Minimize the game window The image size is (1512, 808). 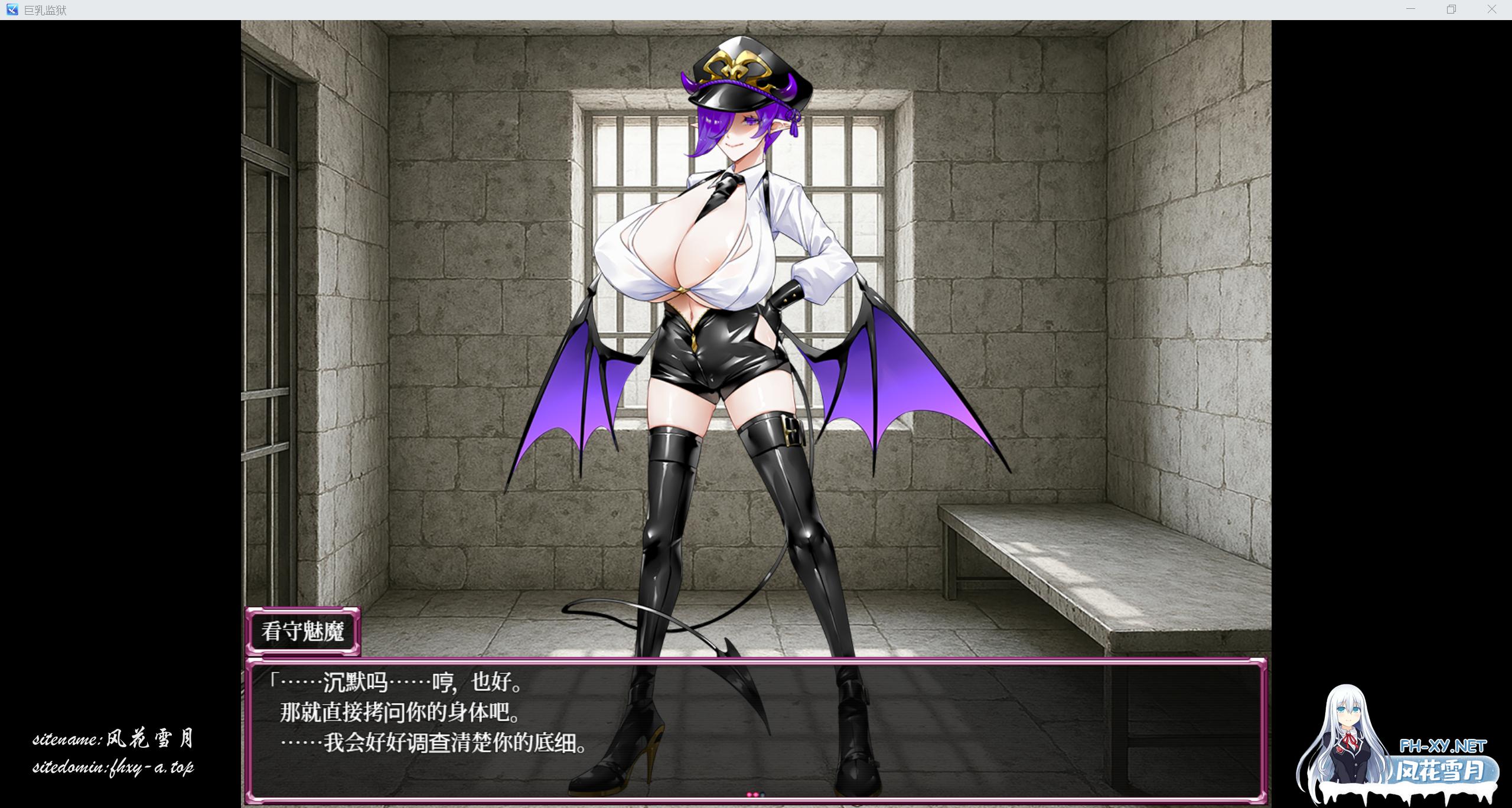tap(1412, 9)
